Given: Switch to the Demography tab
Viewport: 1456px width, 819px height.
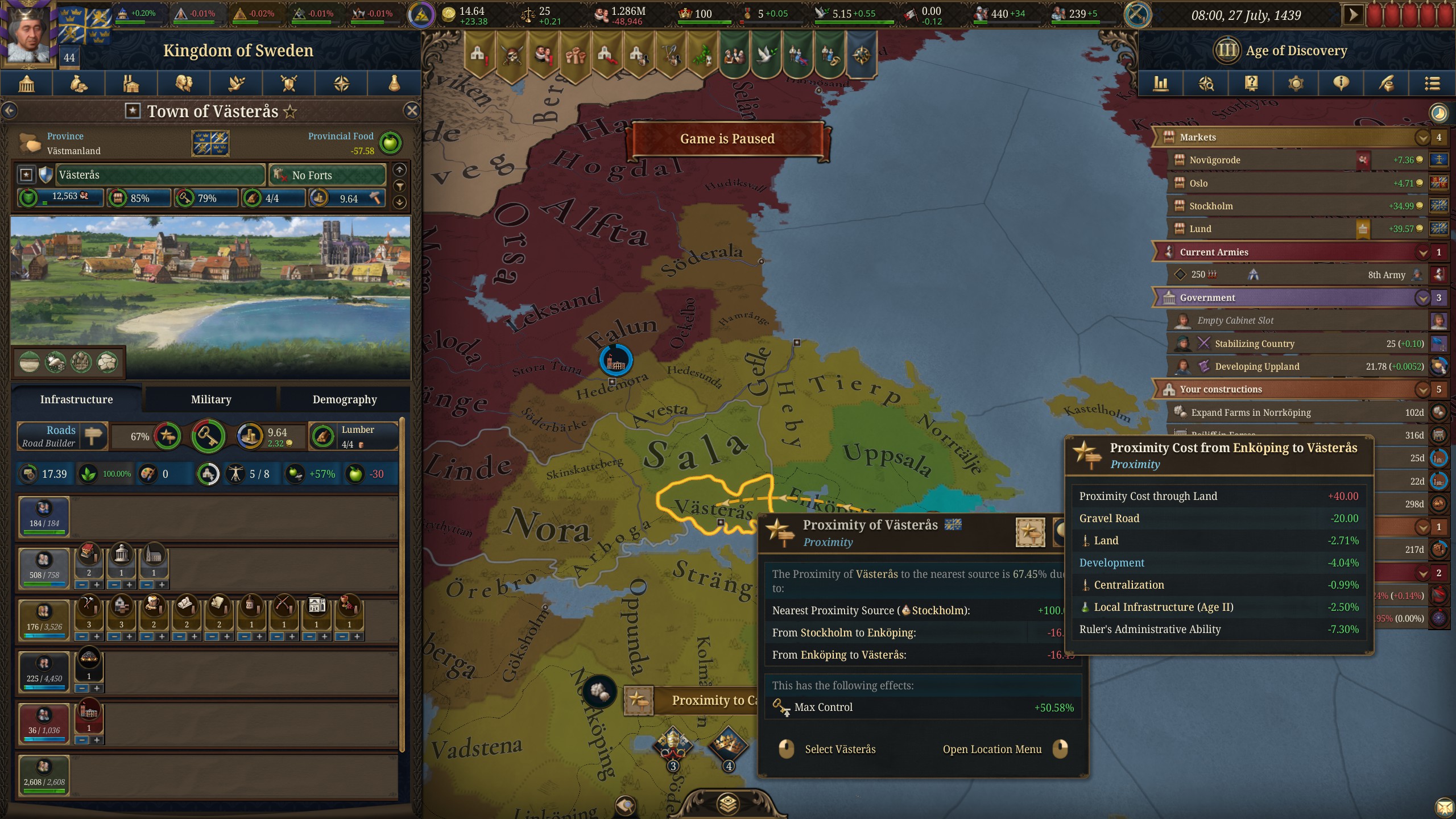Looking at the screenshot, I should (344, 399).
